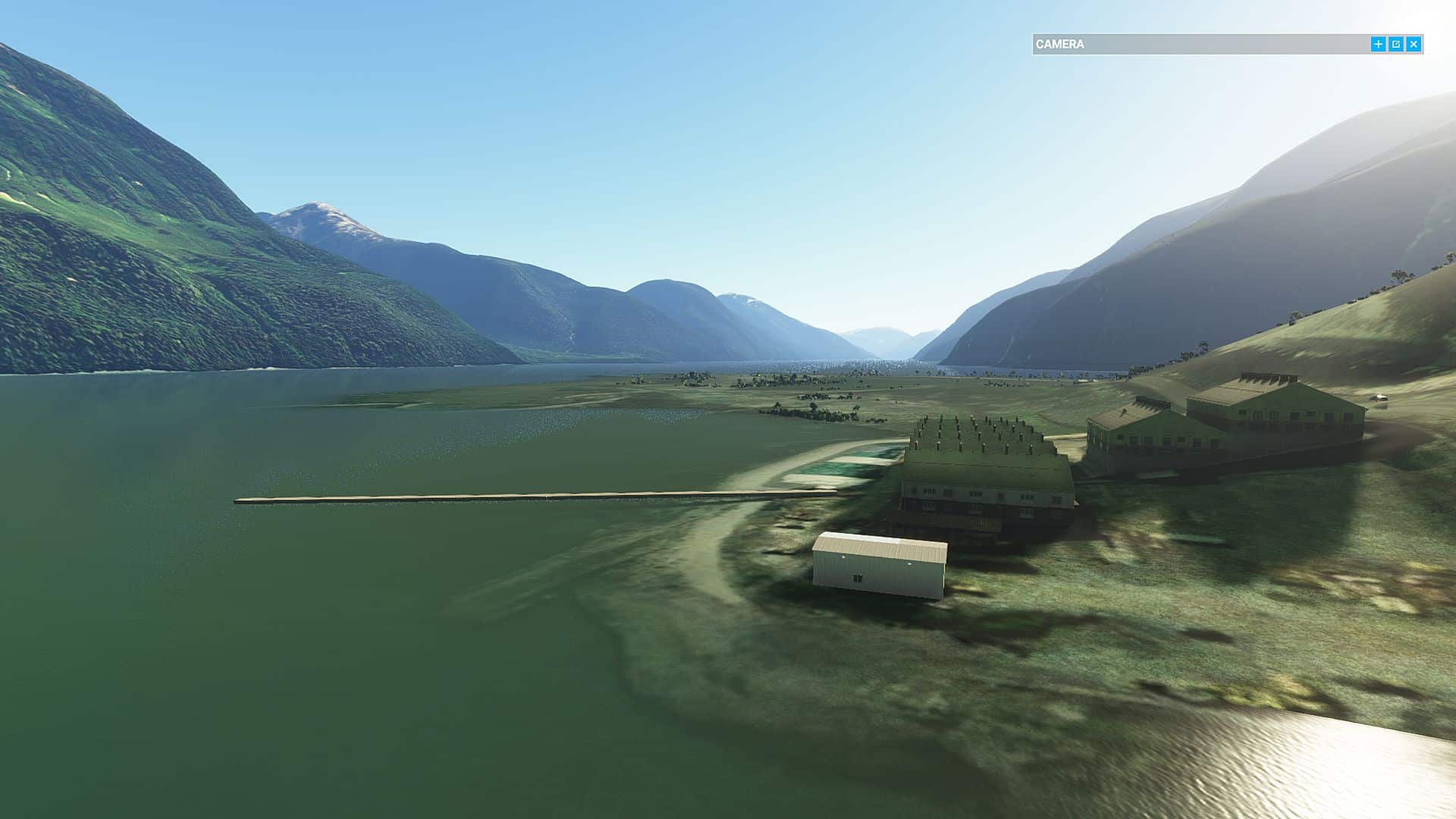The image size is (1456, 819).
Task: Click the Camera panel title bar
Action: click(1198, 45)
